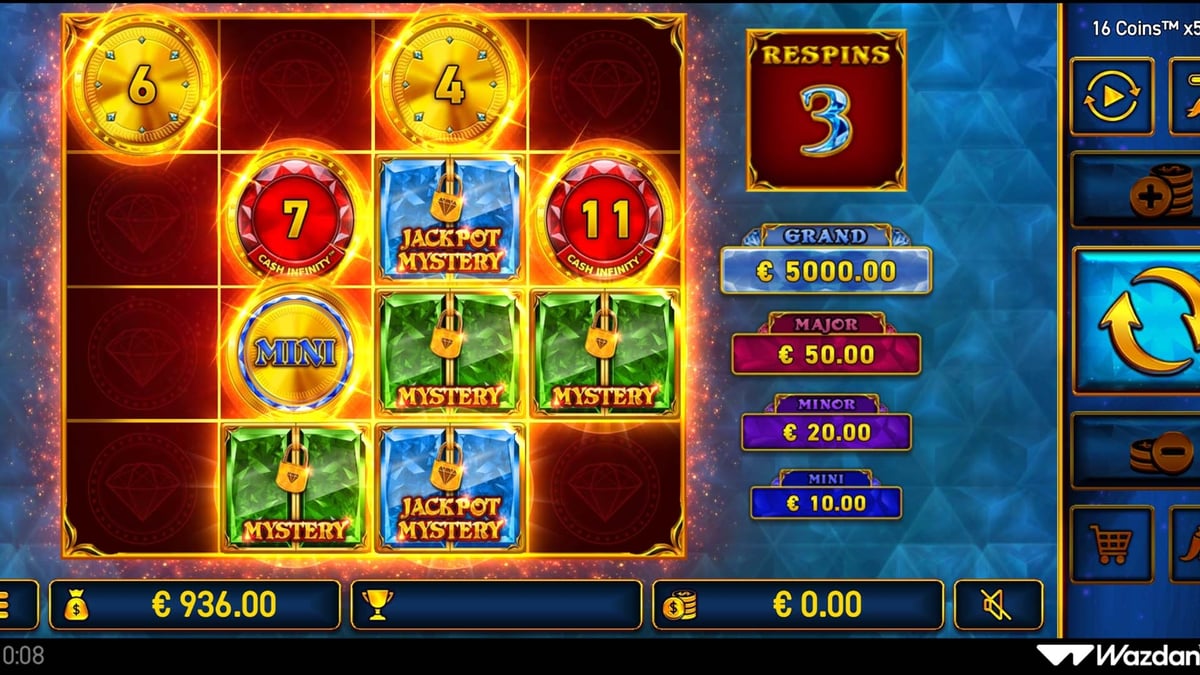Select the red chili pepper button
Viewport: 1200px width, 675px height.
point(1187,544)
